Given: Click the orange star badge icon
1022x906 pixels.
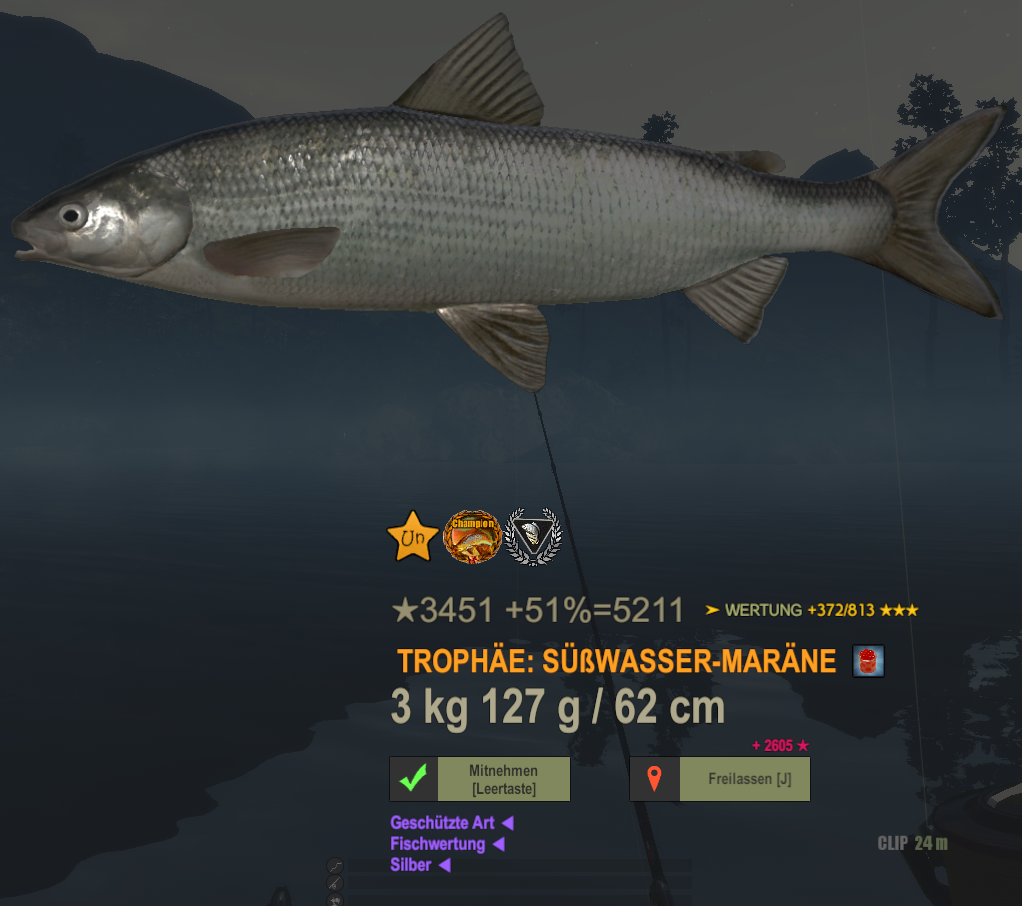Looking at the screenshot, I should (x=412, y=538).
